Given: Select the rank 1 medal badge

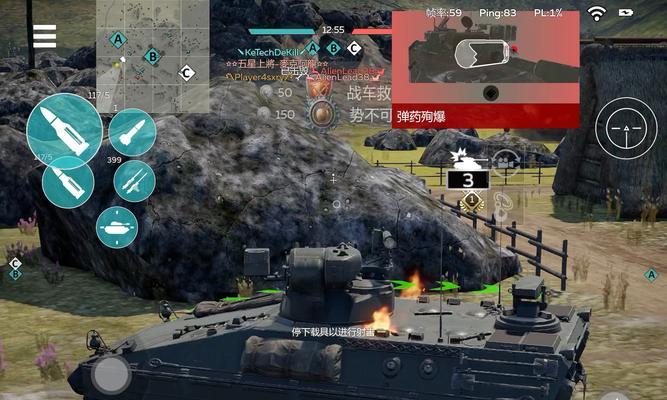Looking at the screenshot, I should 473,202.
